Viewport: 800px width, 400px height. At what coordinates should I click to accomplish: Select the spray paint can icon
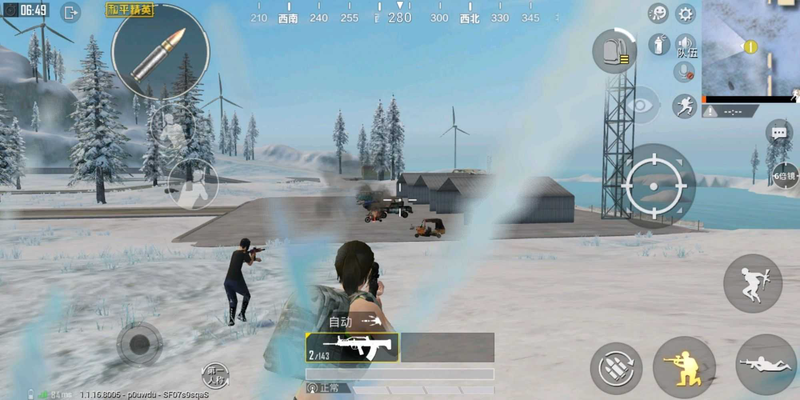pos(658,43)
